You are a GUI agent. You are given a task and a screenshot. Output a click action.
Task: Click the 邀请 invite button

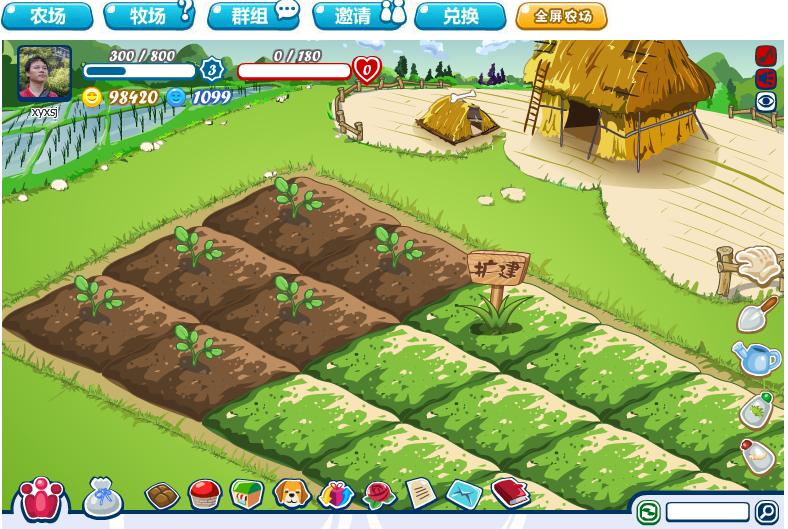coord(358,16)
